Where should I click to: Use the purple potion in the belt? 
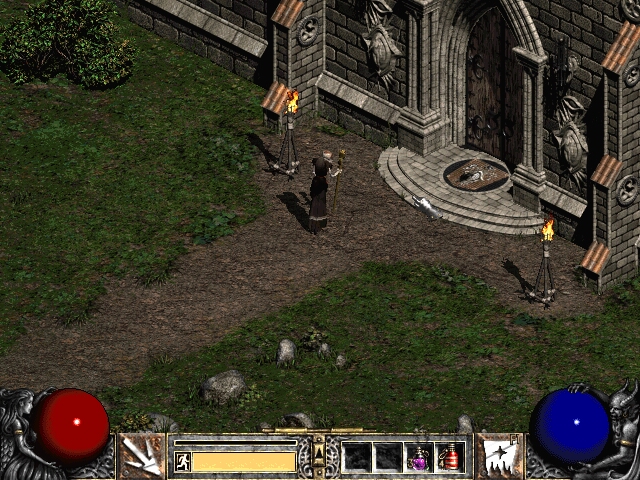420,457
